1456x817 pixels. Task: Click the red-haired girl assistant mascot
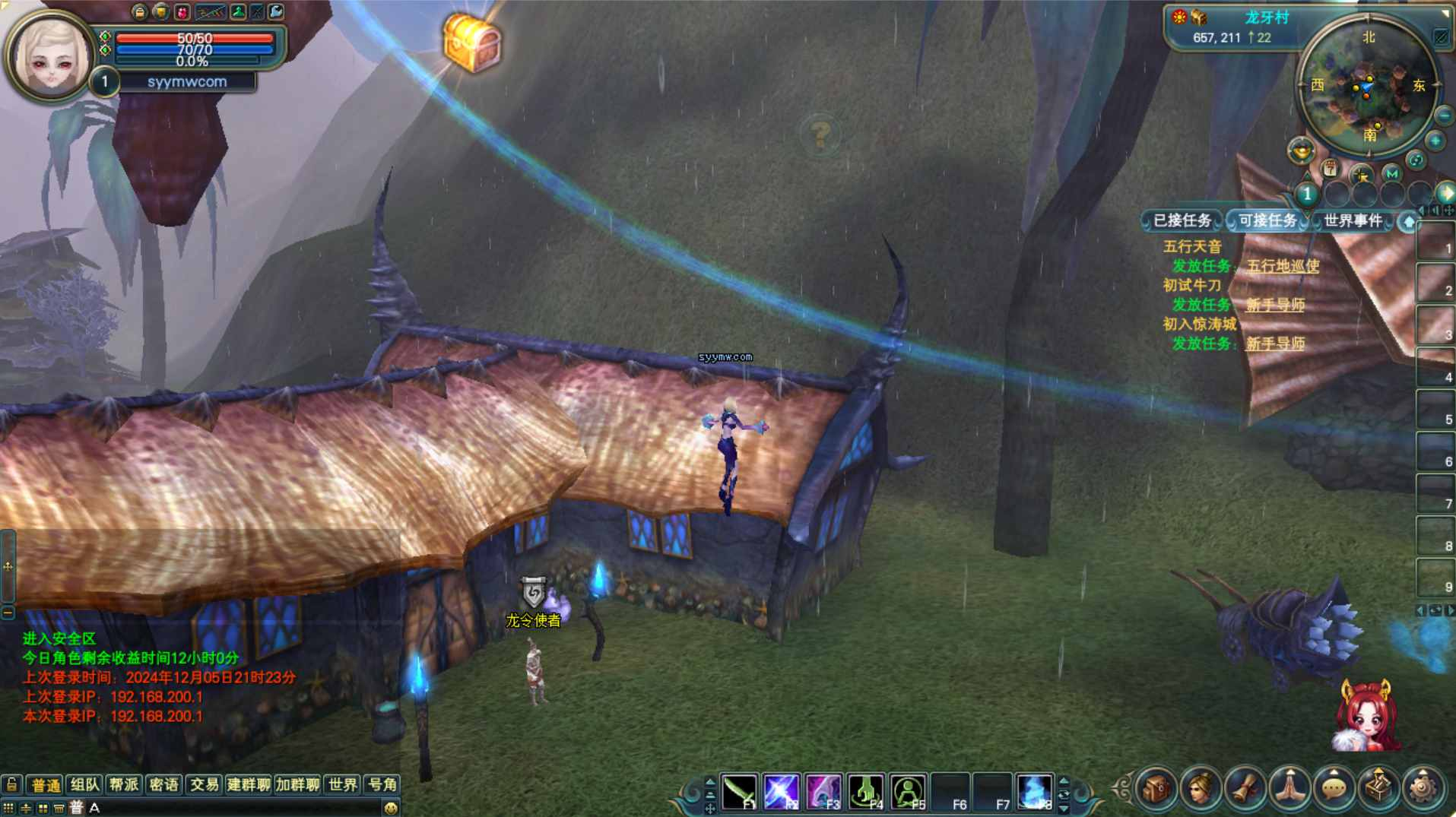tap(1367, 717)
